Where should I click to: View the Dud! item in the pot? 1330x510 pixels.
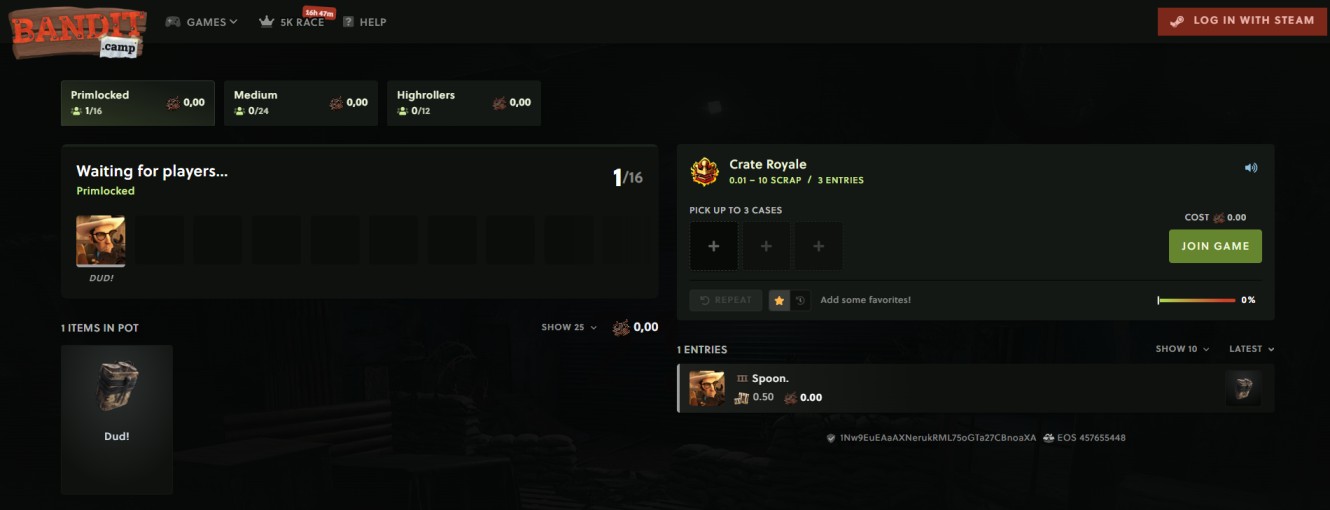pos(117,419)
